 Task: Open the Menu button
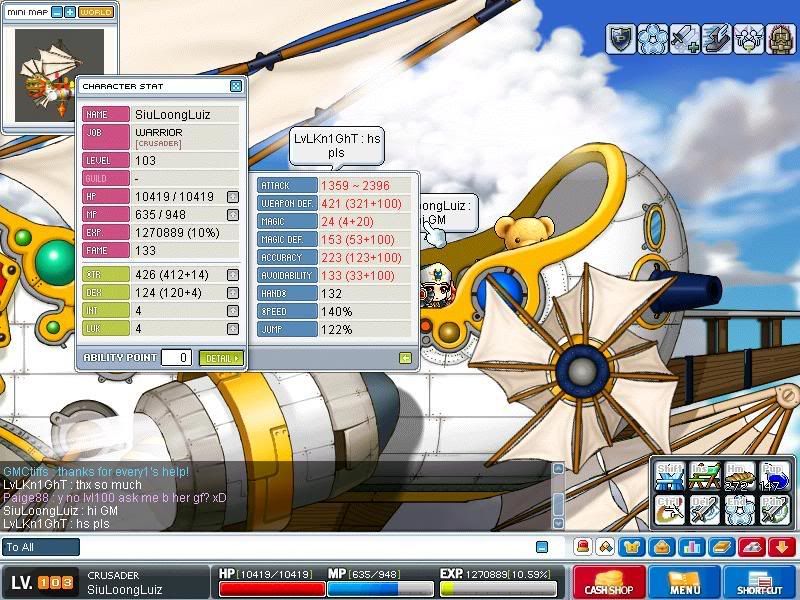tap(684, 582)
